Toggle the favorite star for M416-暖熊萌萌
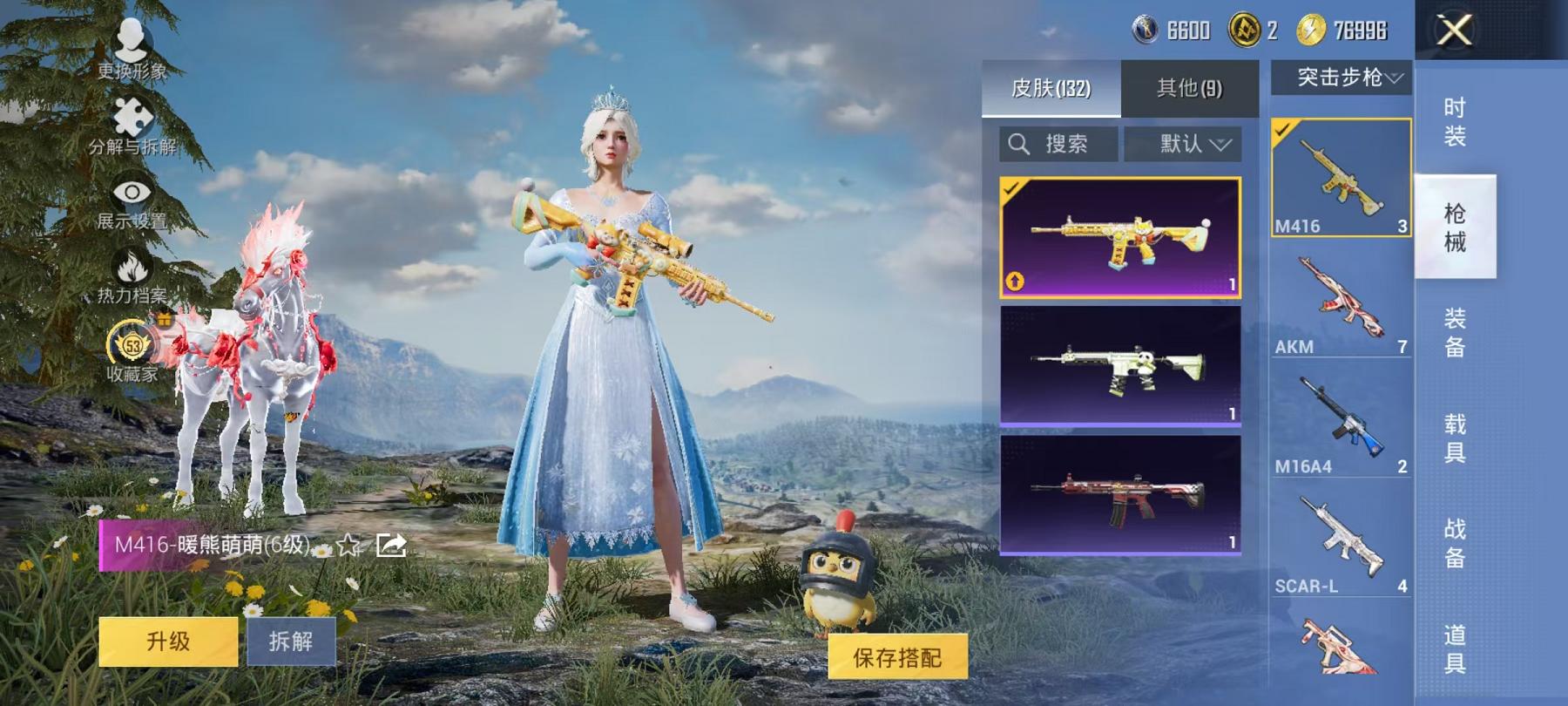The image size is (1568, 706). (x=347, y=544)
